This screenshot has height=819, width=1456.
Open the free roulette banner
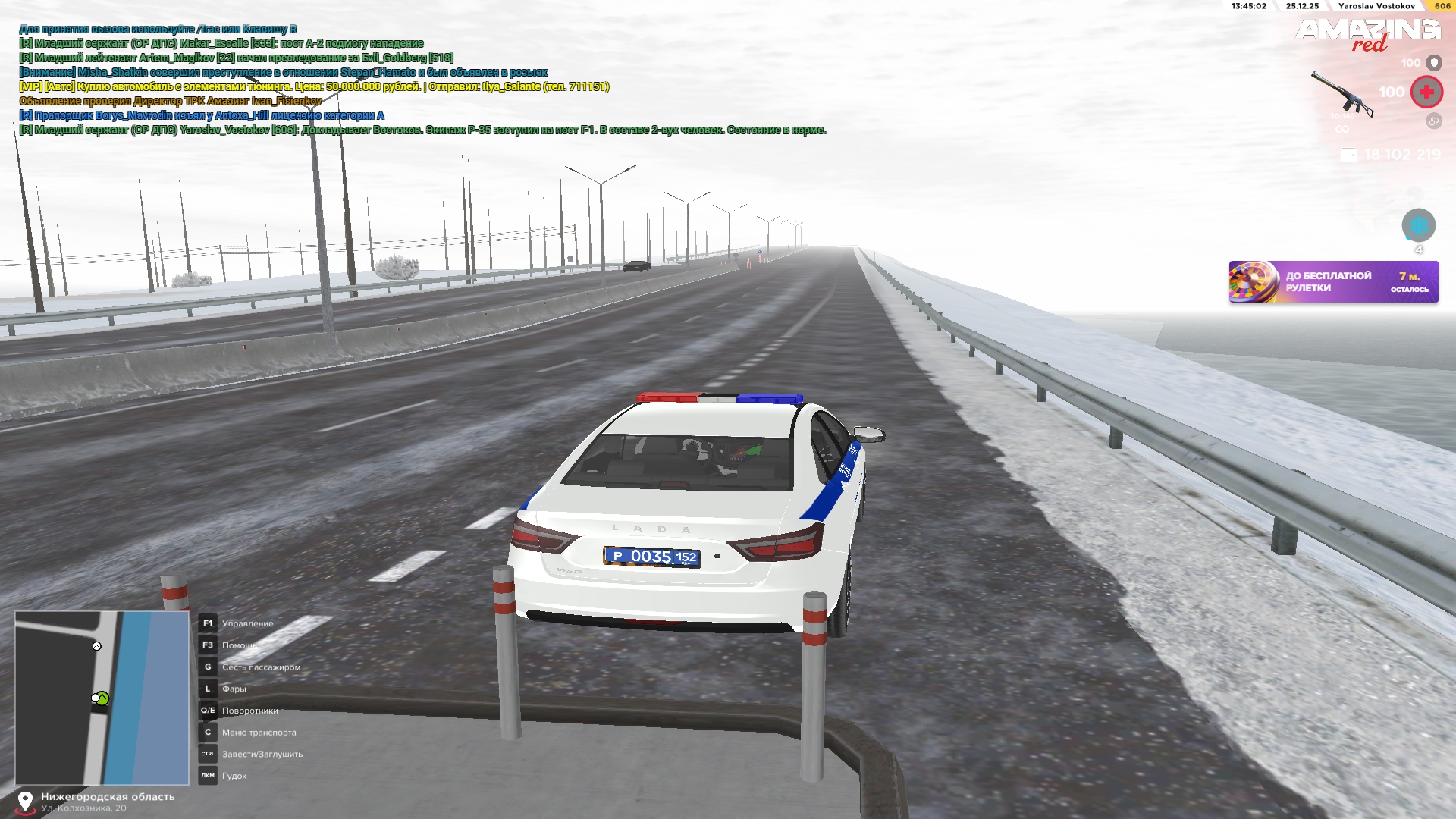(x=1333, y=282)
